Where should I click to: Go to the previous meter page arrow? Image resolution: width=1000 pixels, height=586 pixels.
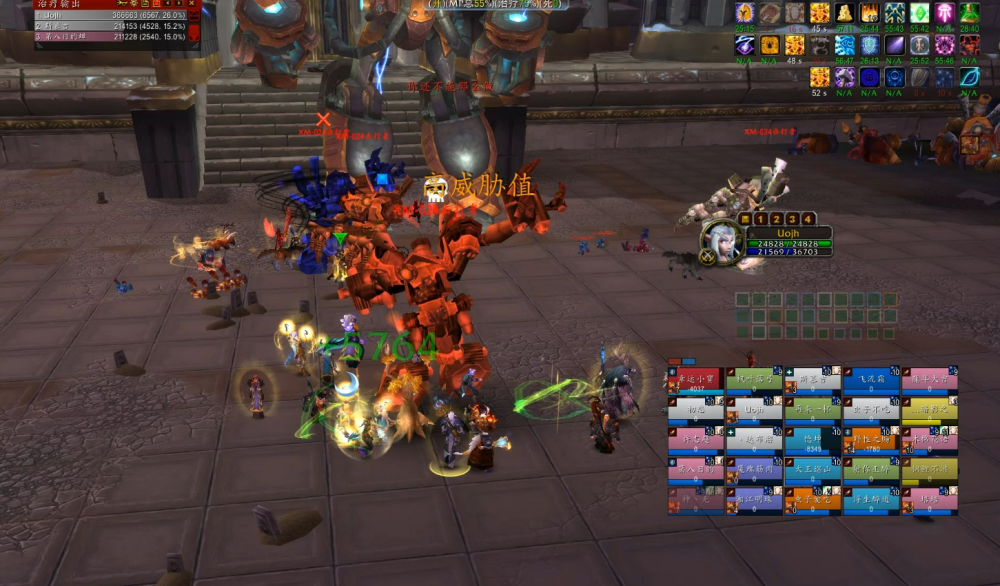[168, 5]
